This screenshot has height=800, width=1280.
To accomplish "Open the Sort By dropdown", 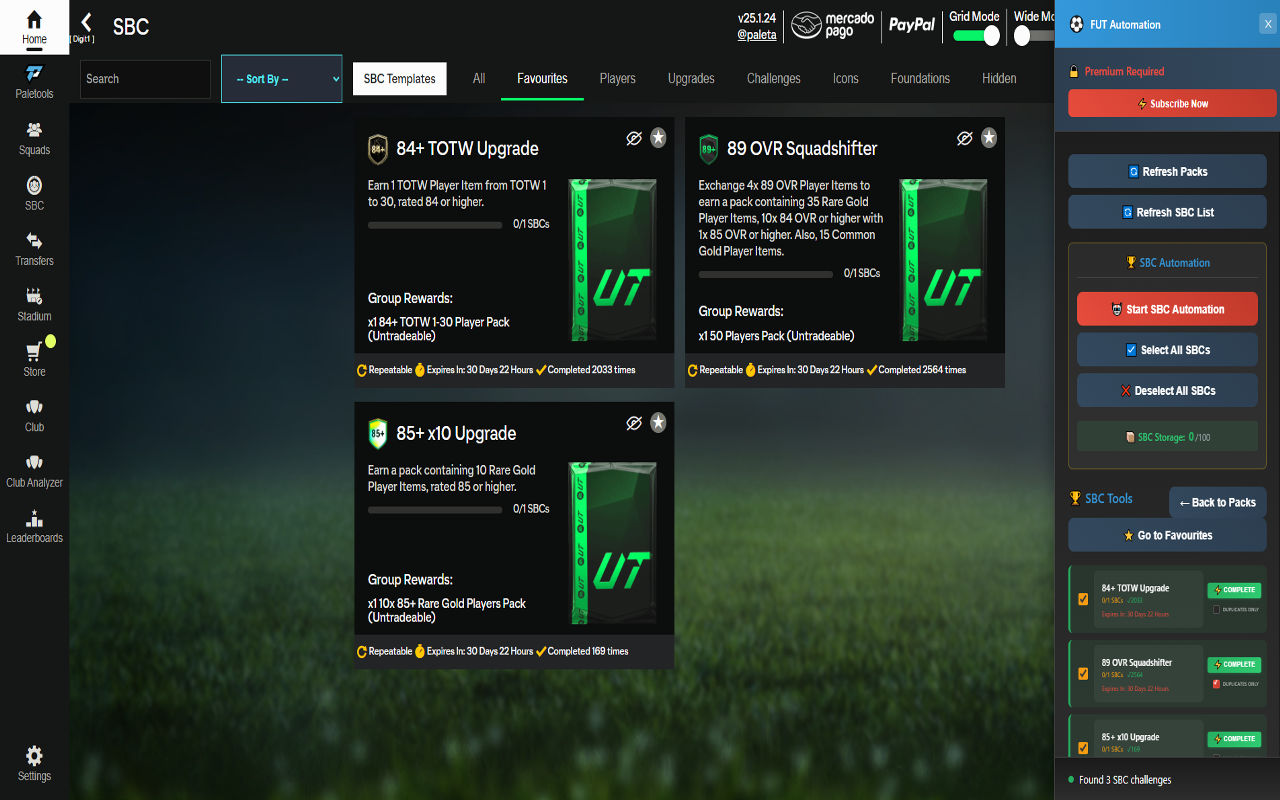I will (281, 78).
